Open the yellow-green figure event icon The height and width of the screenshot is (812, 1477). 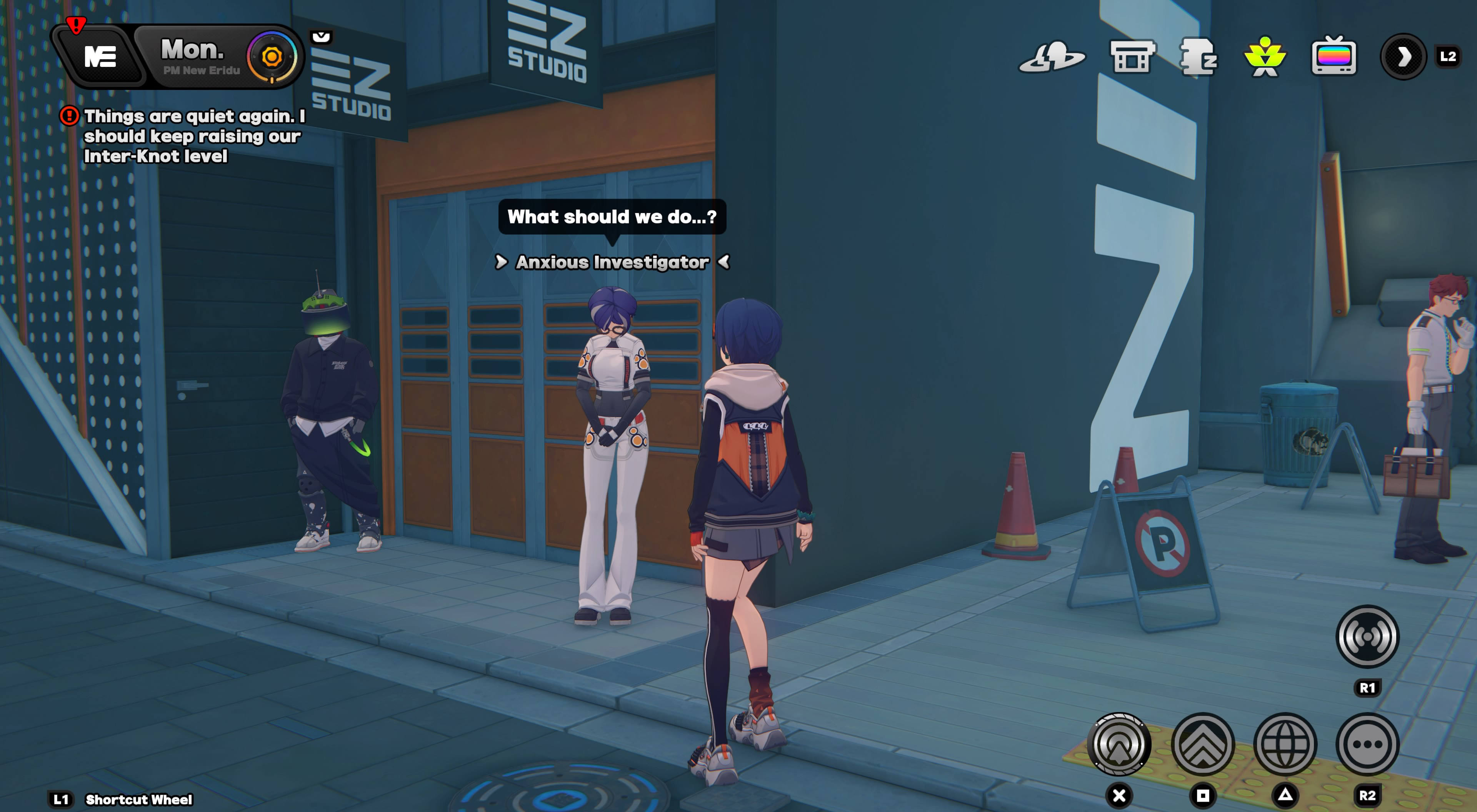(x=1265, y=57)
